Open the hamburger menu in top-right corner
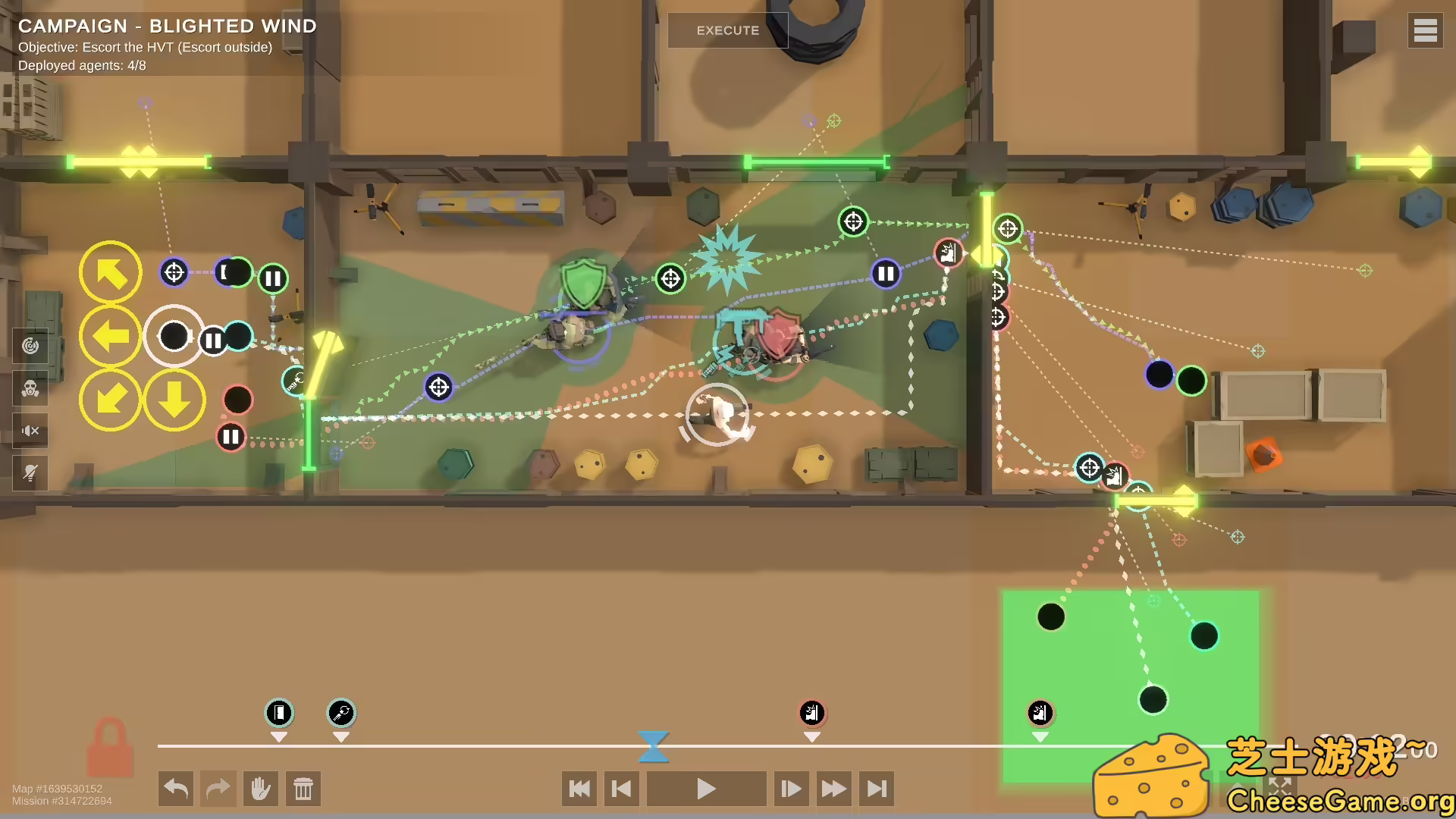The width and height of the screenshot is (1456, 819). (x=1426, y=30)
